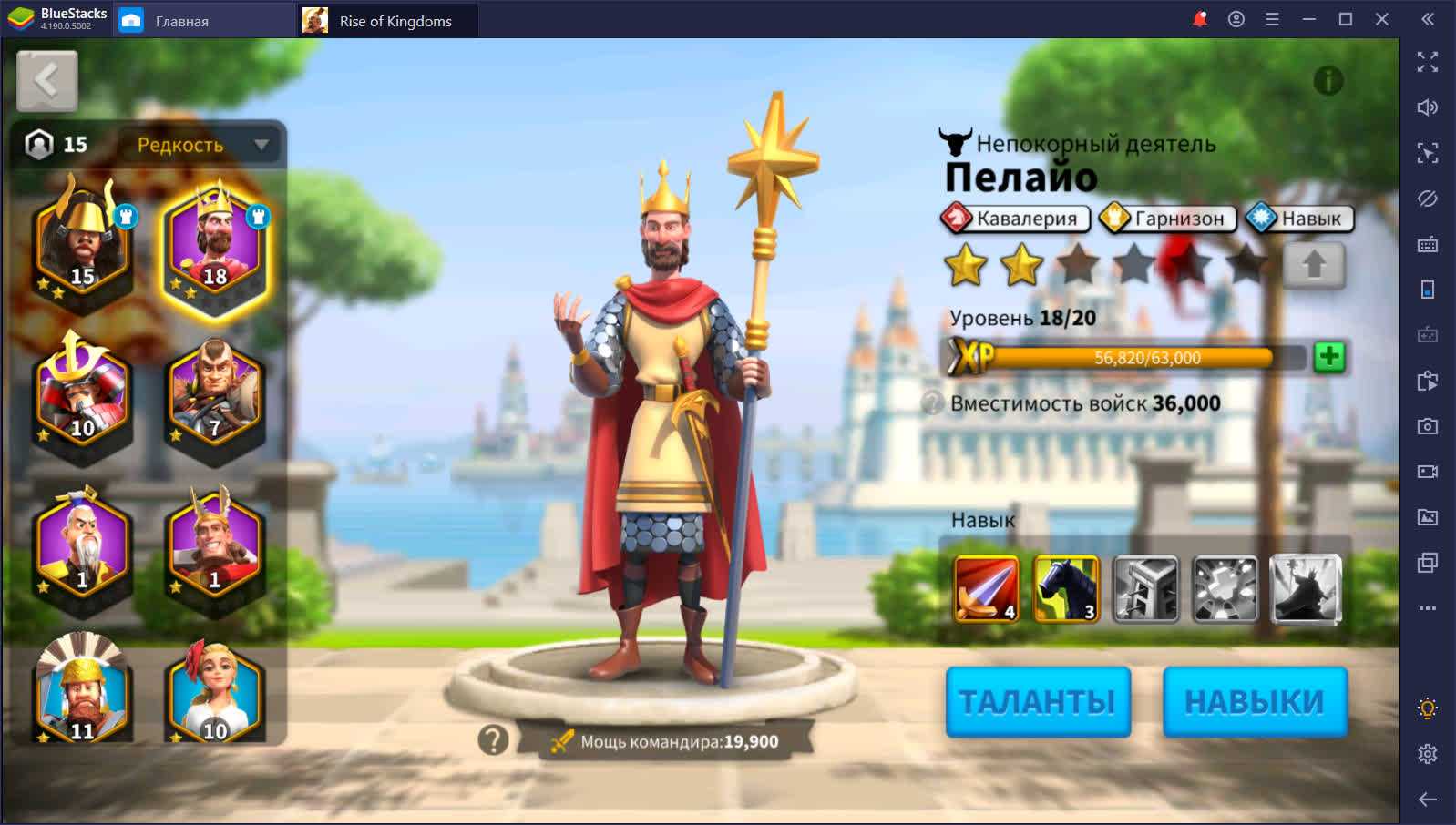This screenshot has width=1456, height=825.
Task: Open the ТАЛАНТЫ talents screen
Action: pyautogui.click(x=1038, y=701)
